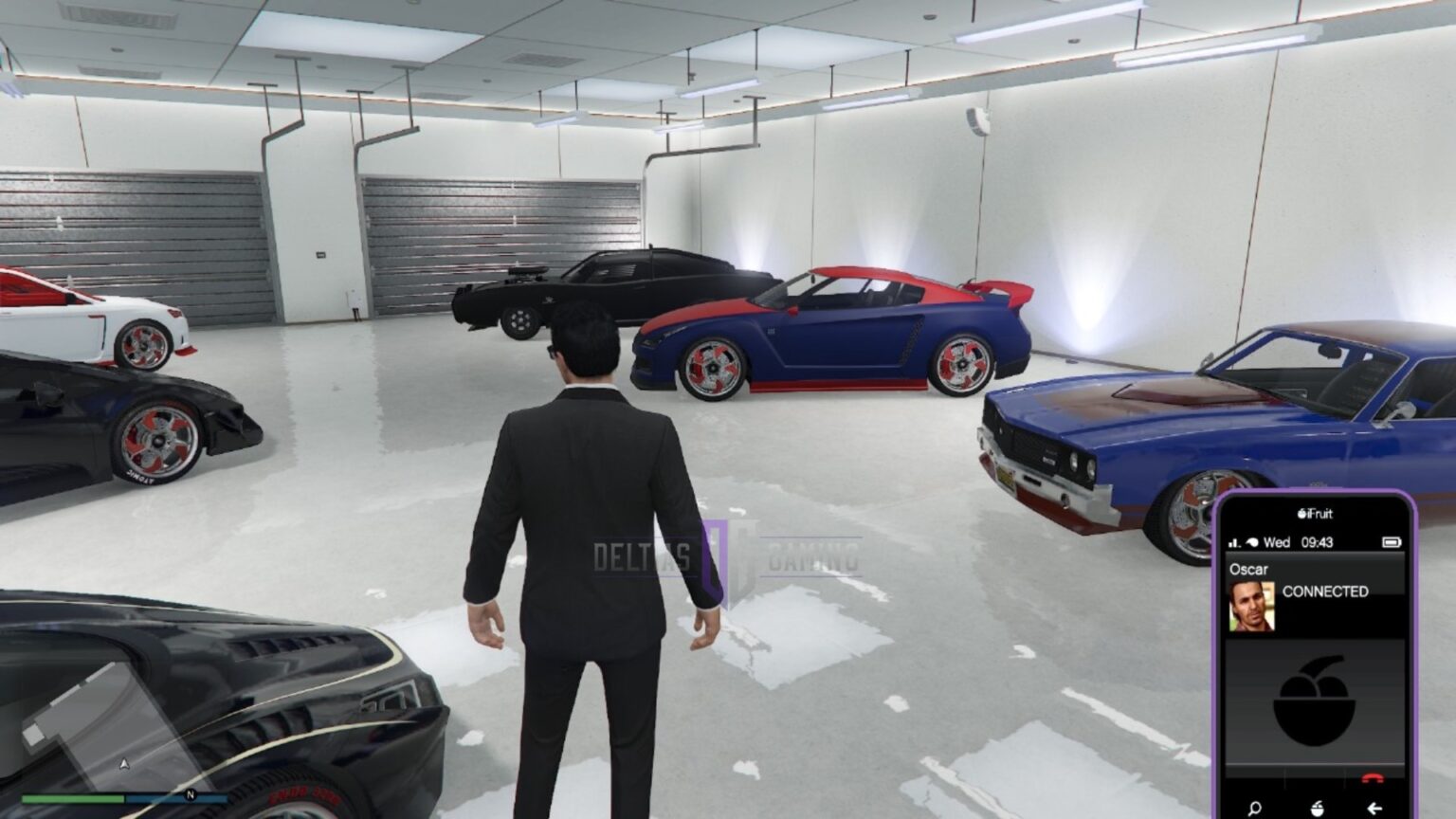Select the Oscar caller name banner
This screenshot has height=819, width=1456.
pyautogui.click(x=1249, y=569)
